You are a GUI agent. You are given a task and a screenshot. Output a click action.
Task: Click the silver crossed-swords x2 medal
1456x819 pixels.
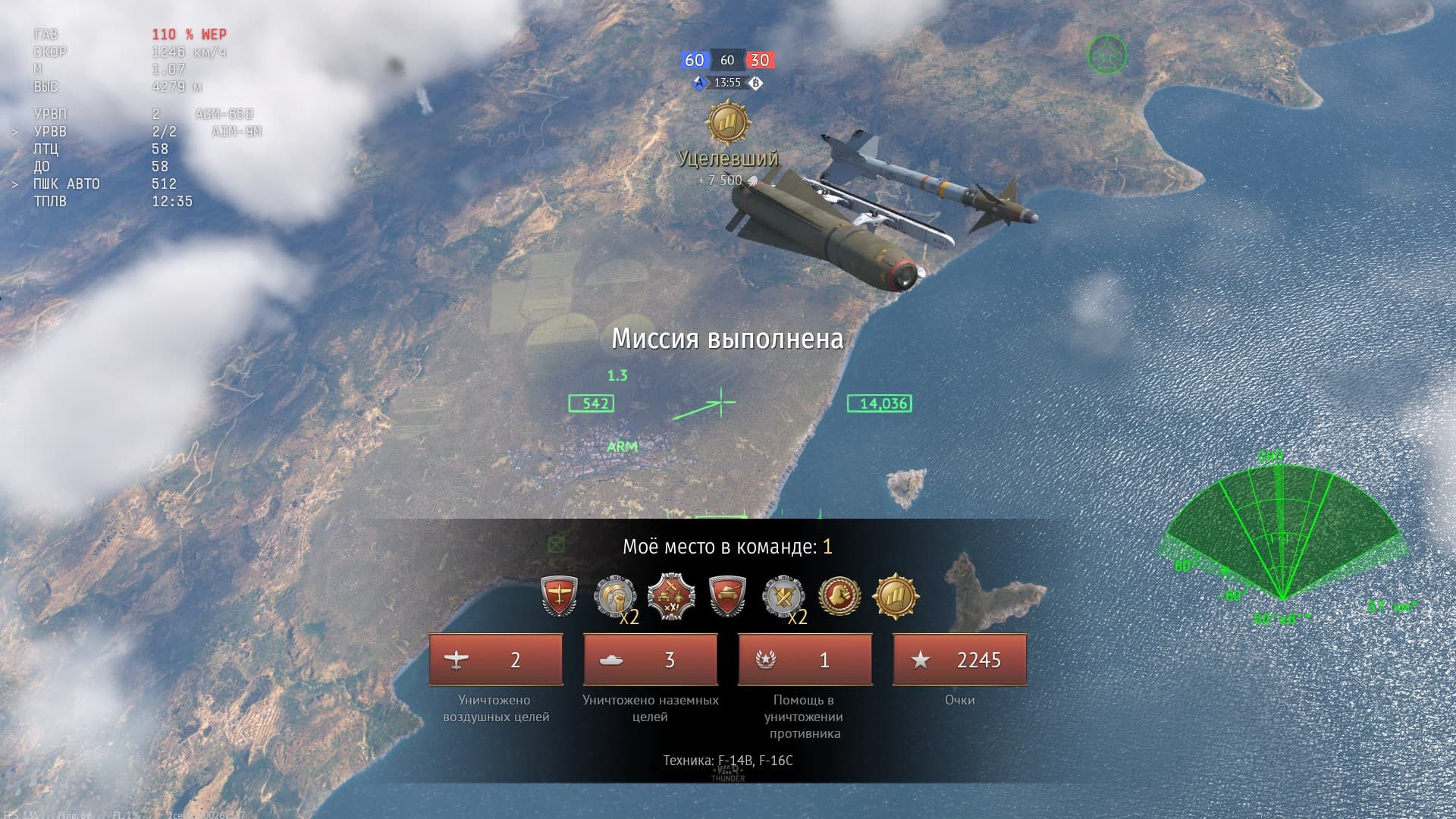(783, 596)
